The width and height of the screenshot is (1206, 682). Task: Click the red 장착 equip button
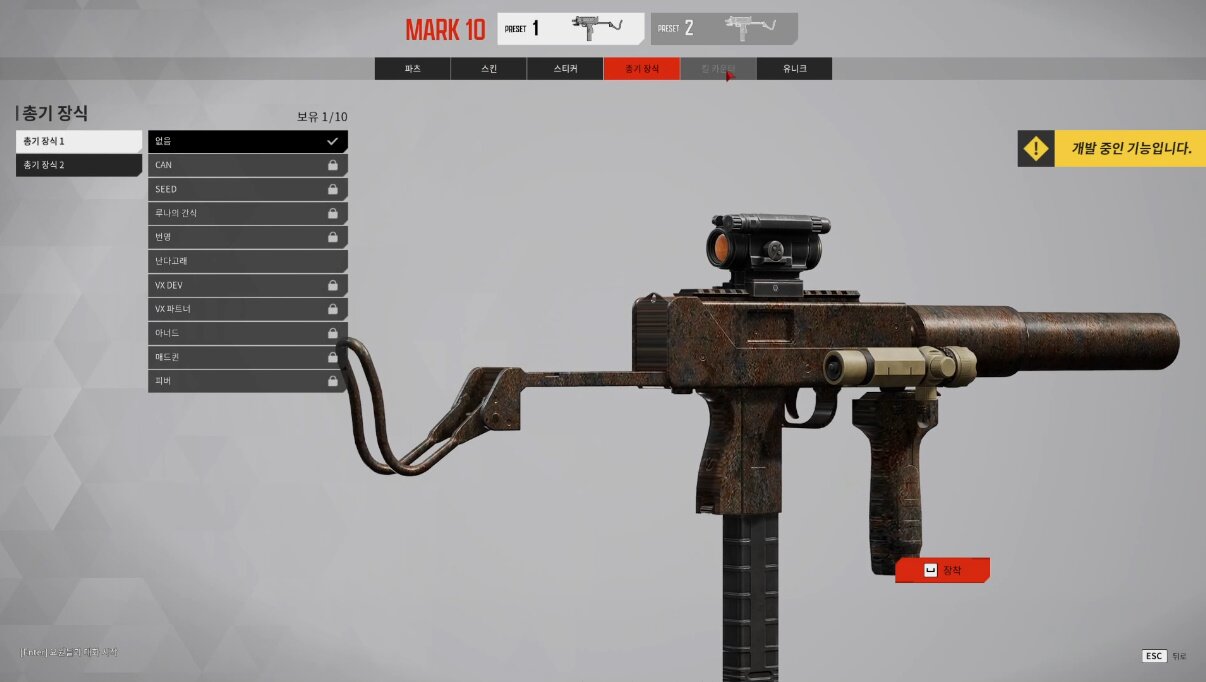942,570
